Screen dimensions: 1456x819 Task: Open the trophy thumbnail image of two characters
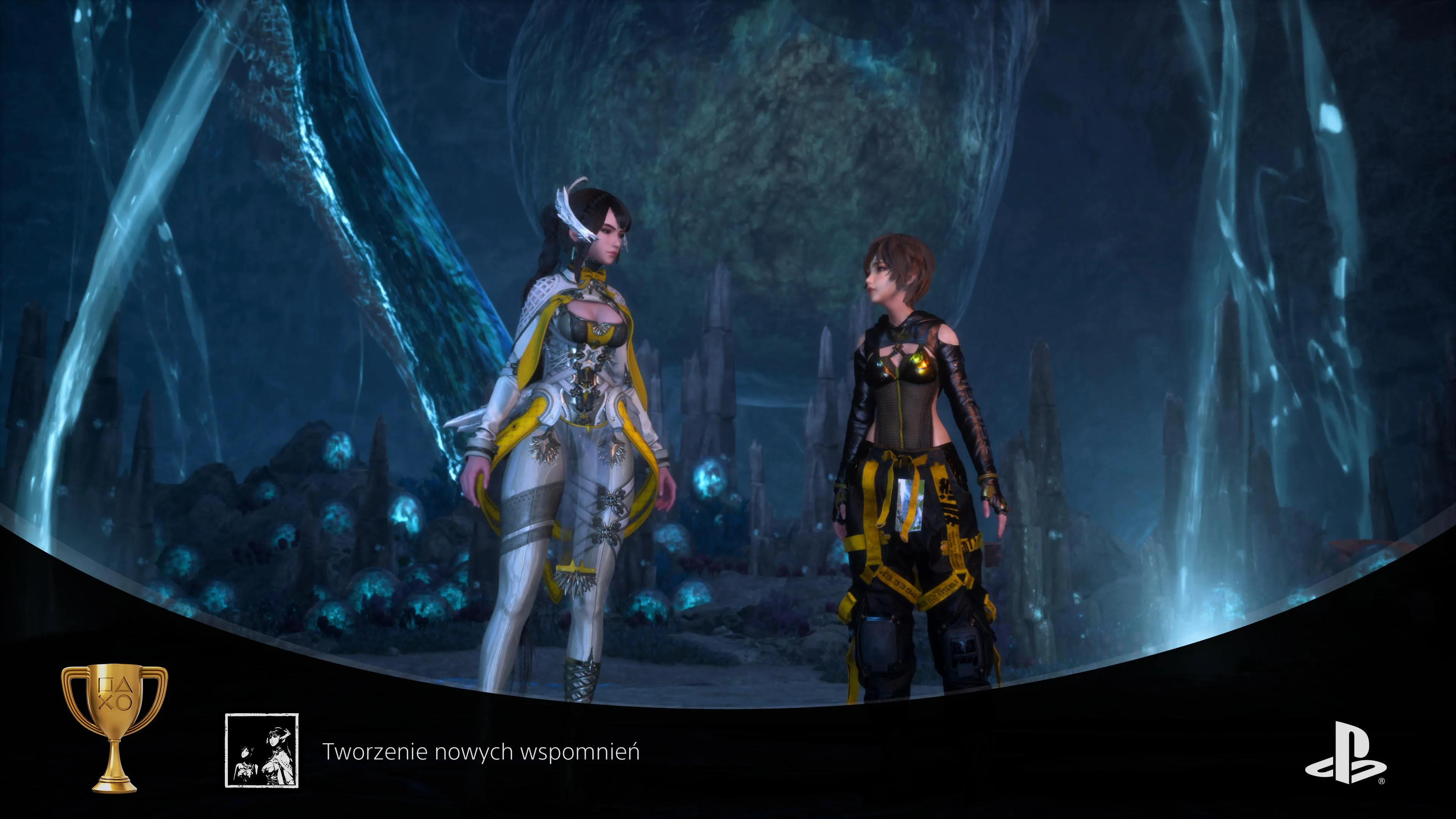pyautogui.click(x=262, y=750)
